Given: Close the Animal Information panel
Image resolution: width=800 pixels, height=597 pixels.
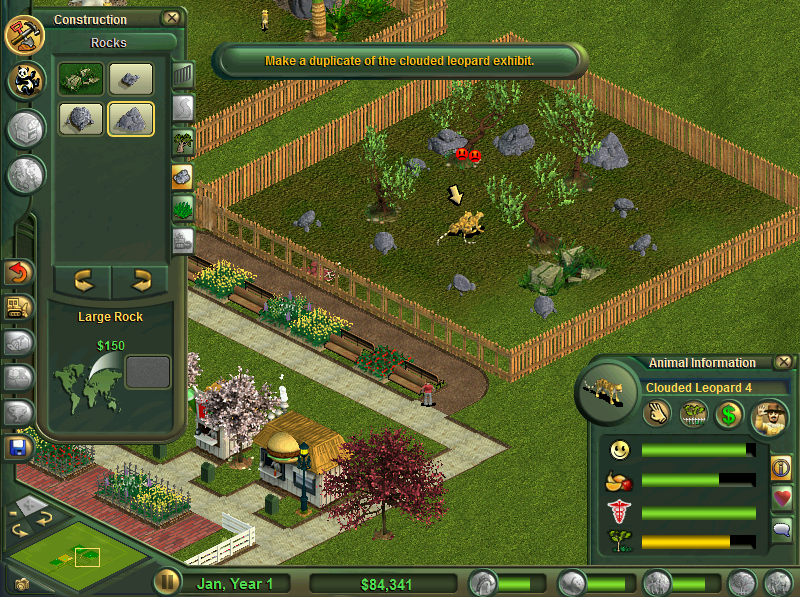Looking at the screenshot, I should coord(784,362).
